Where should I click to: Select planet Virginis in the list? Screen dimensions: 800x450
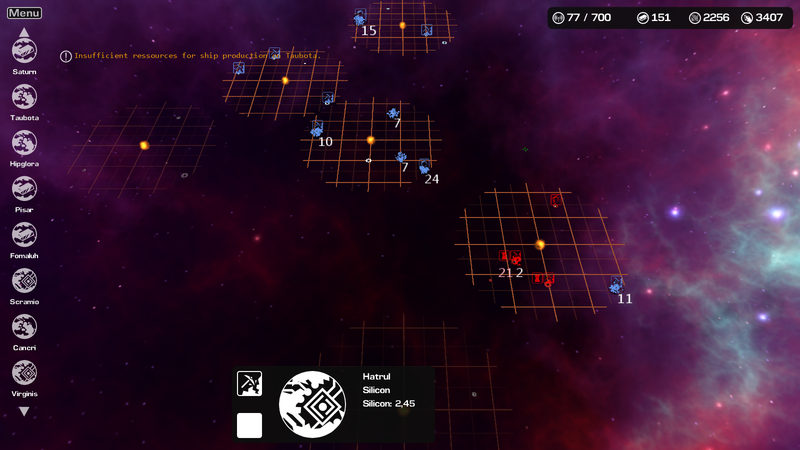(x=24, y=373)
